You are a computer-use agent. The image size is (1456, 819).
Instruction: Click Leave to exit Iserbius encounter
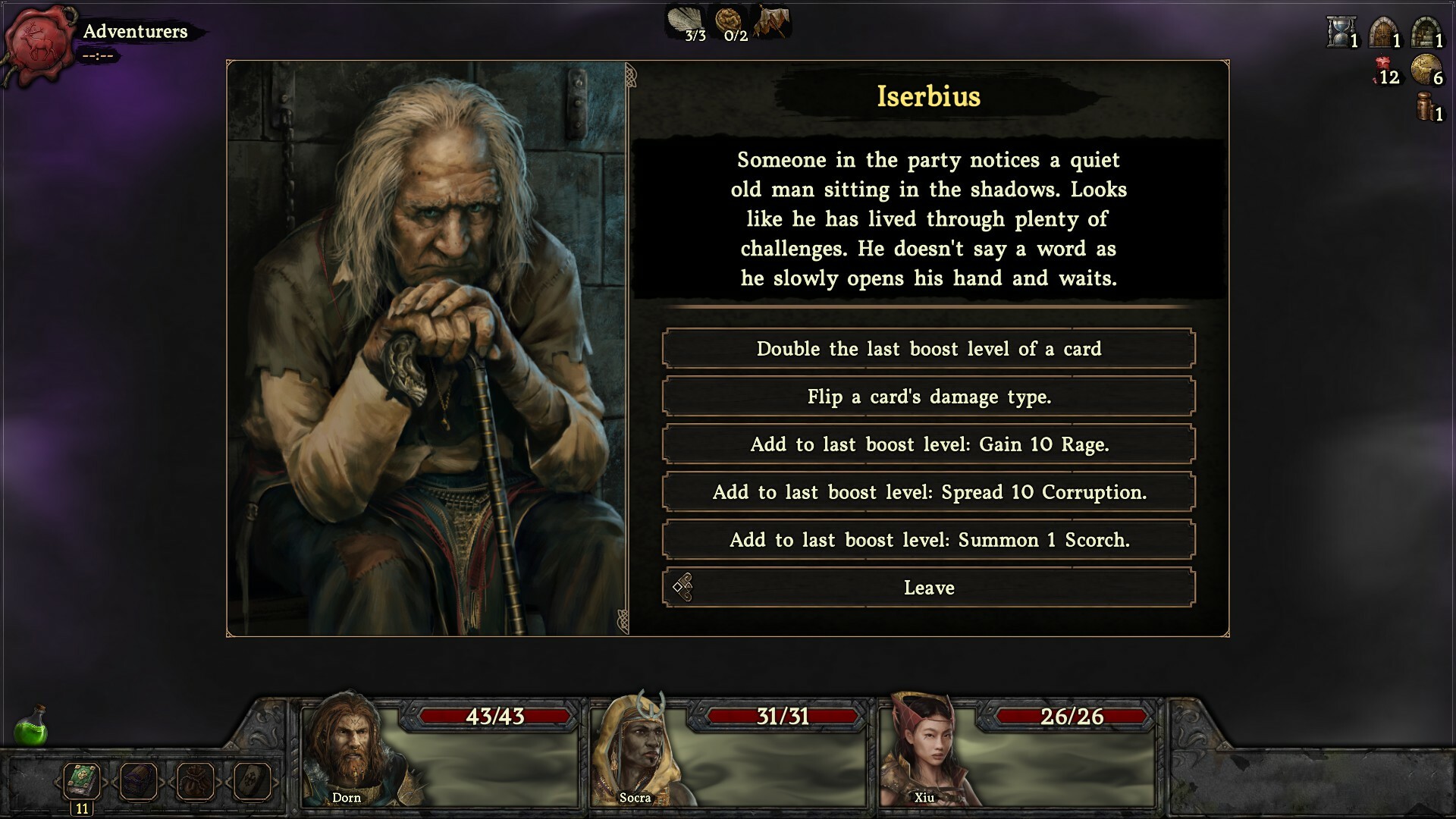tap(928, 587)
